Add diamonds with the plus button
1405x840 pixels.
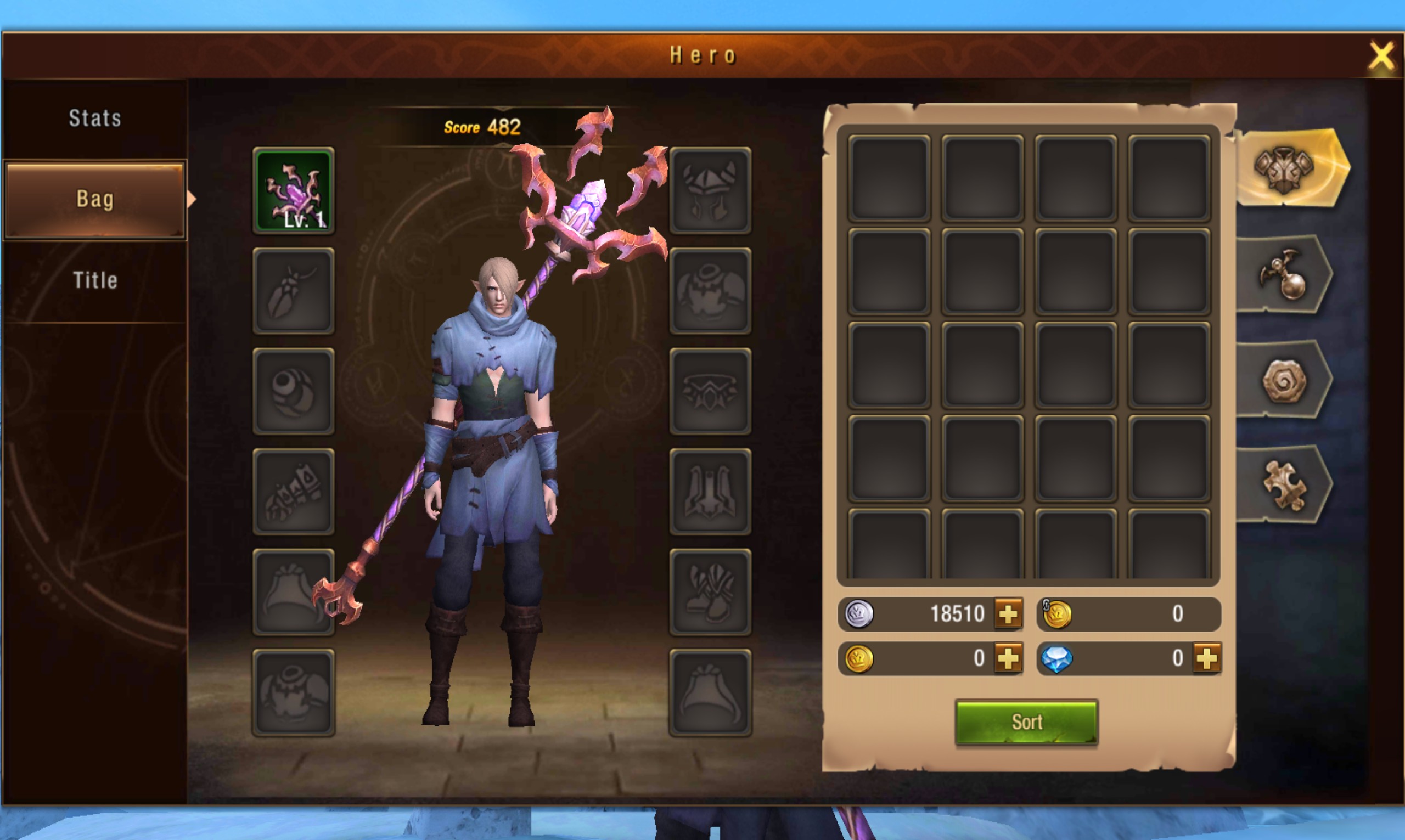(x=1206, y=658)
